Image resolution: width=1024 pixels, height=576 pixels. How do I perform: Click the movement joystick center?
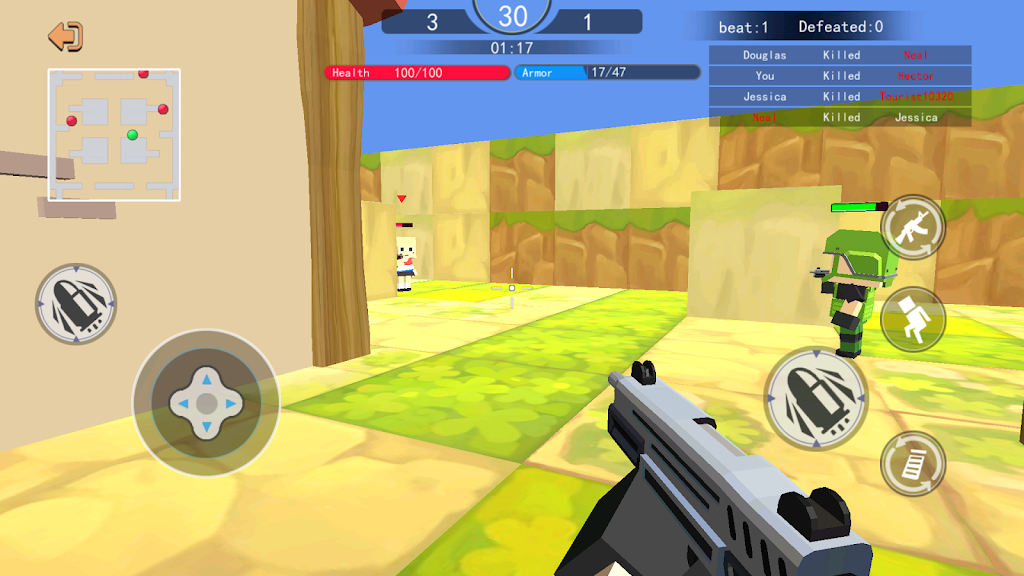206,403
